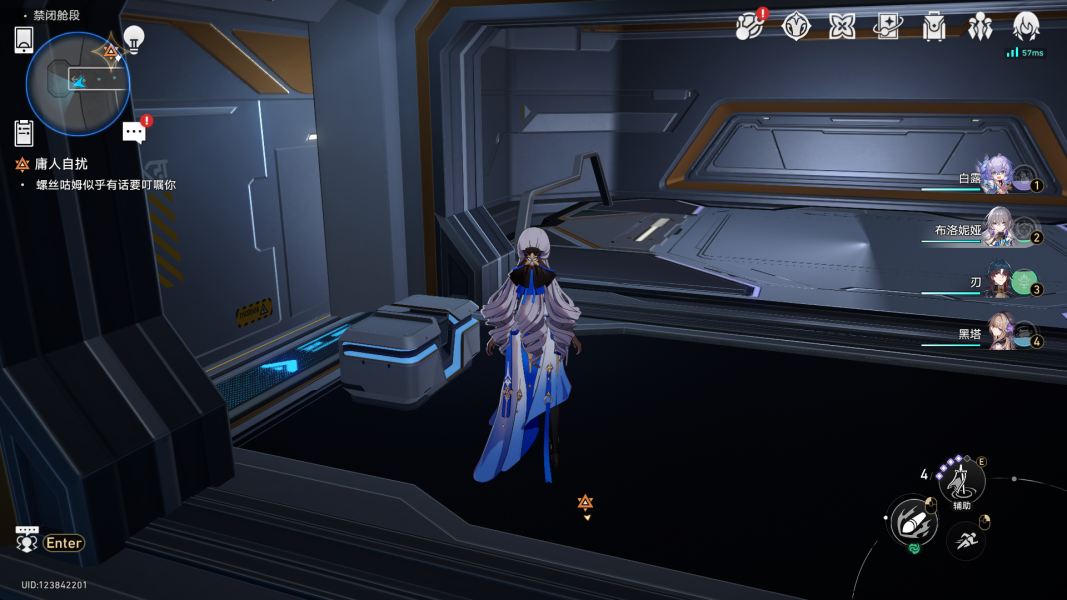1067x600 pixels.
Task: Open the phone menu icon
Action: pos(25,39)
